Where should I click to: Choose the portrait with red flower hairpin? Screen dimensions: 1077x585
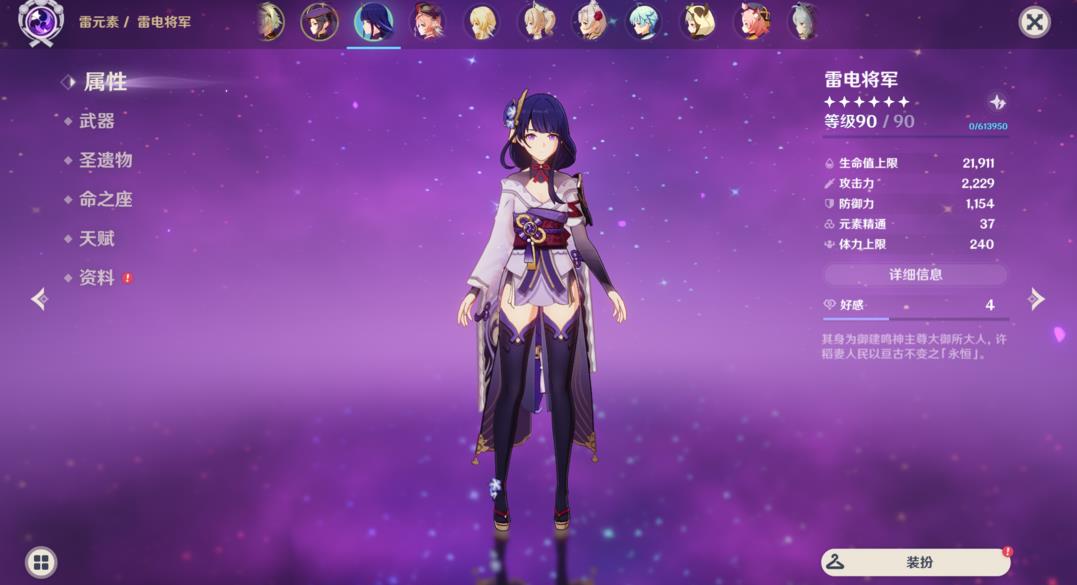pyautogui.click(x=590, y=21)
